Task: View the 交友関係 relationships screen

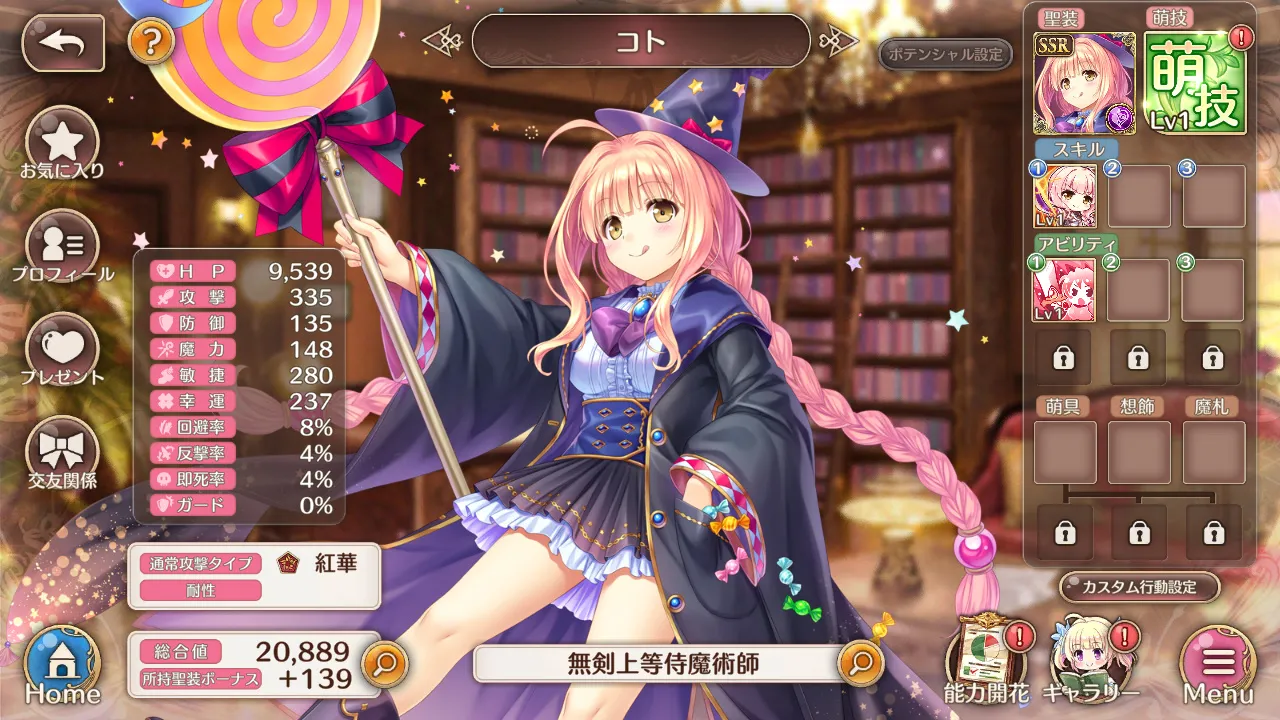Action: [x=62, y=455]
